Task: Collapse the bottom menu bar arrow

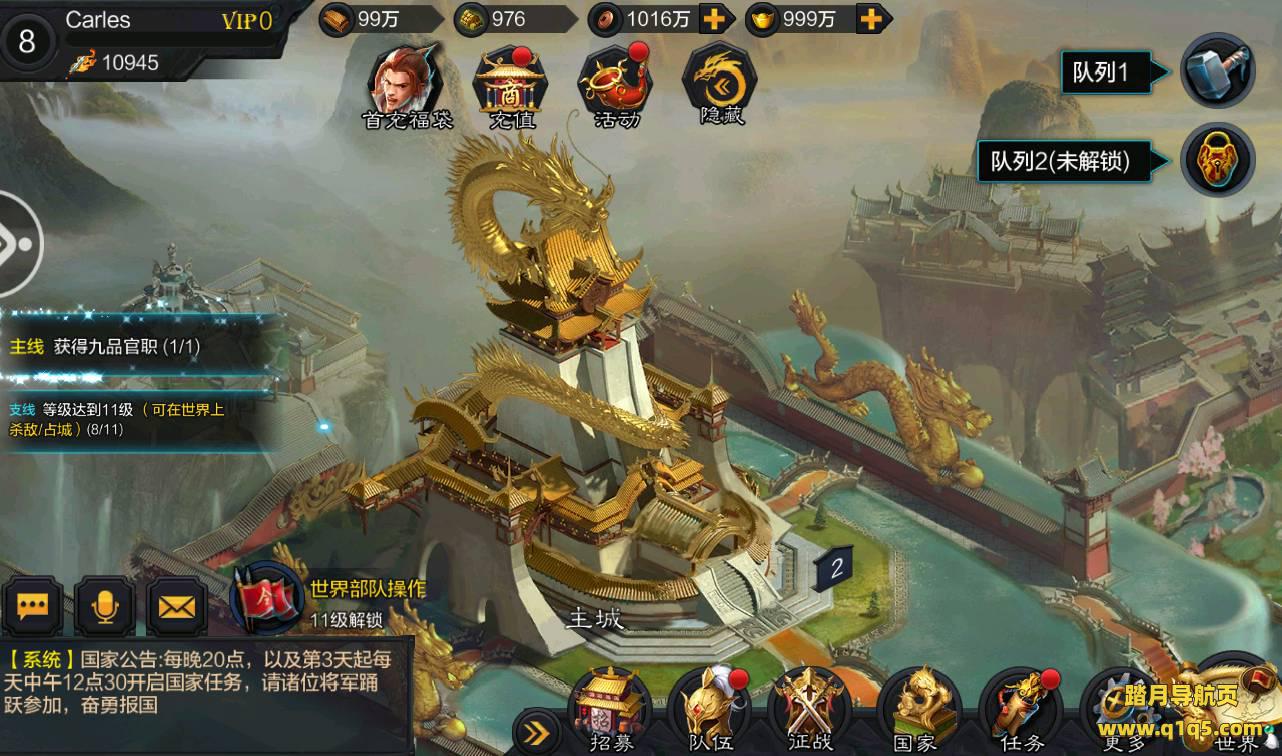Action: point(537,733)
